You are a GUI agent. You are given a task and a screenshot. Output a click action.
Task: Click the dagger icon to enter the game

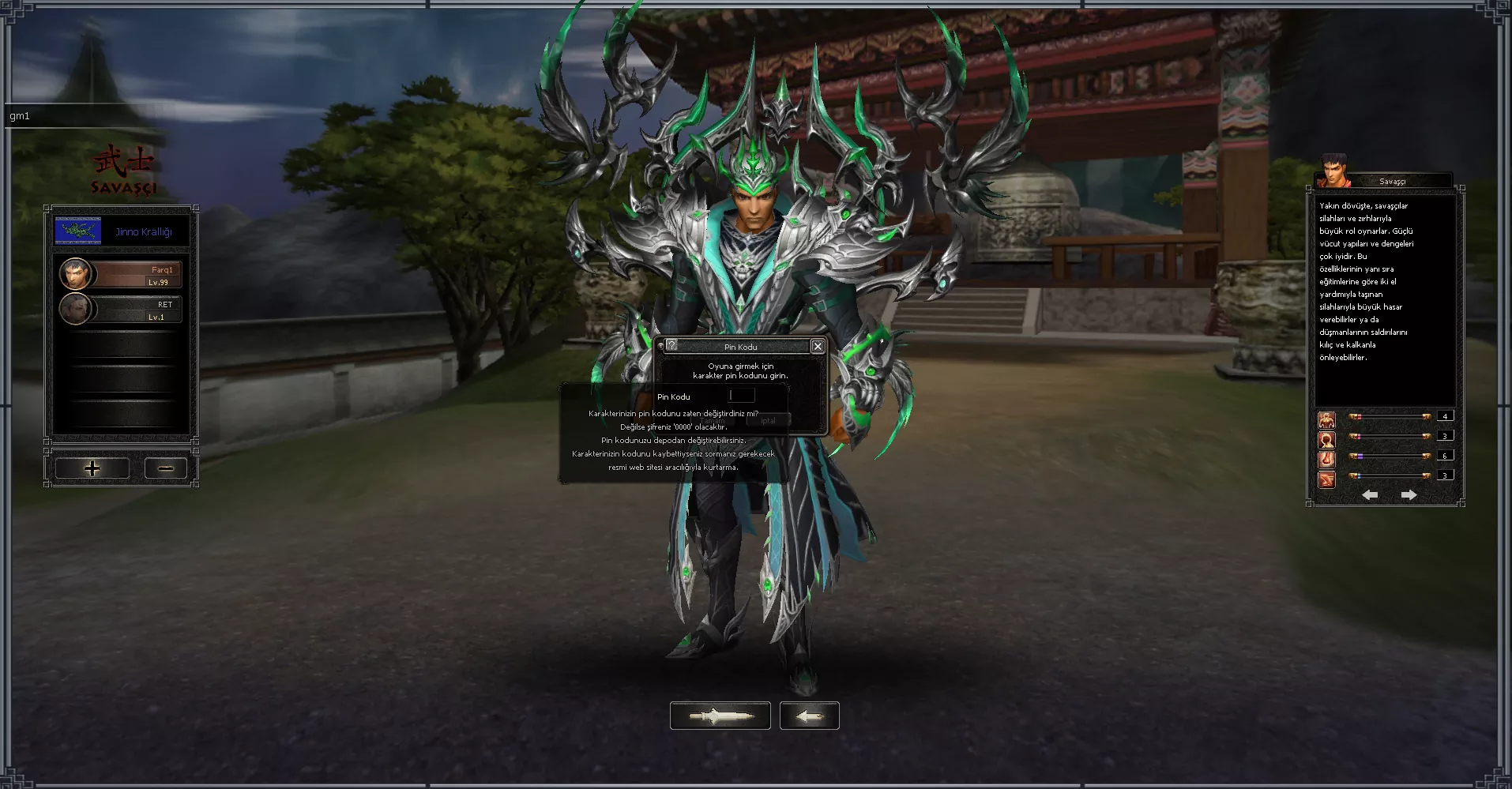pyautogui.click(x=720, y=716)
